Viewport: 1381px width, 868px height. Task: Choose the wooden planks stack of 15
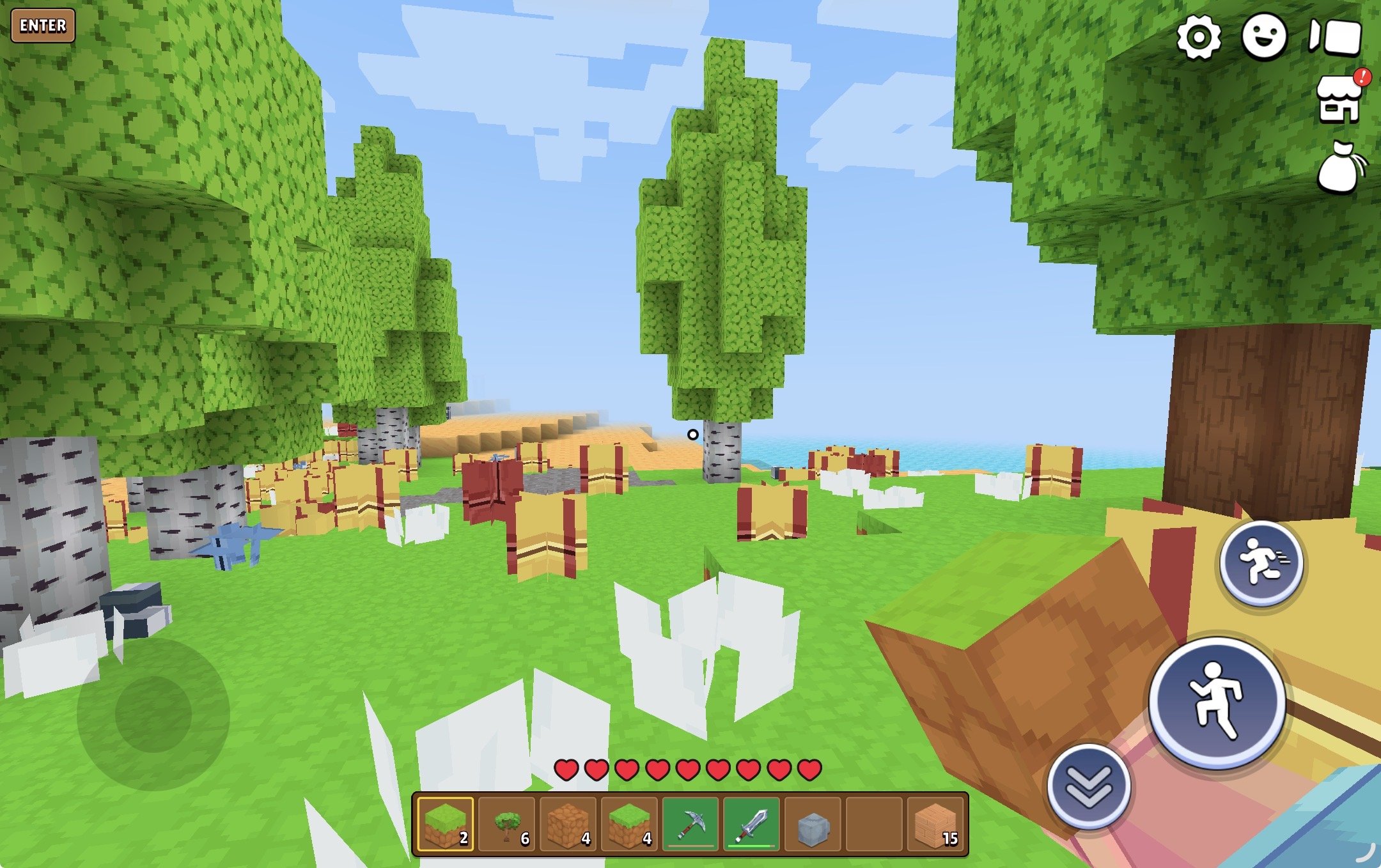pos(936,825)
